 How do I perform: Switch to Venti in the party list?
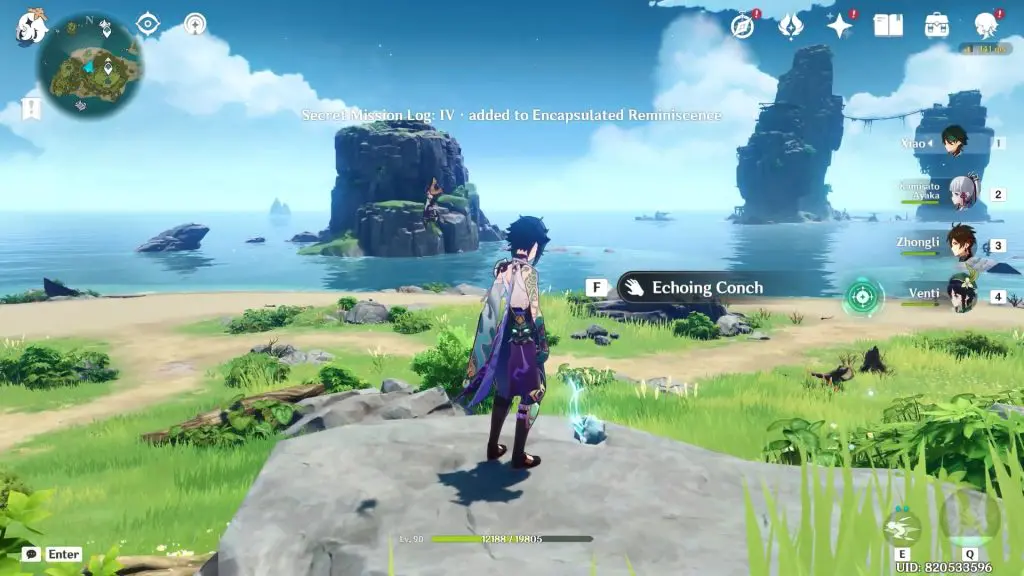click(962, 296)
